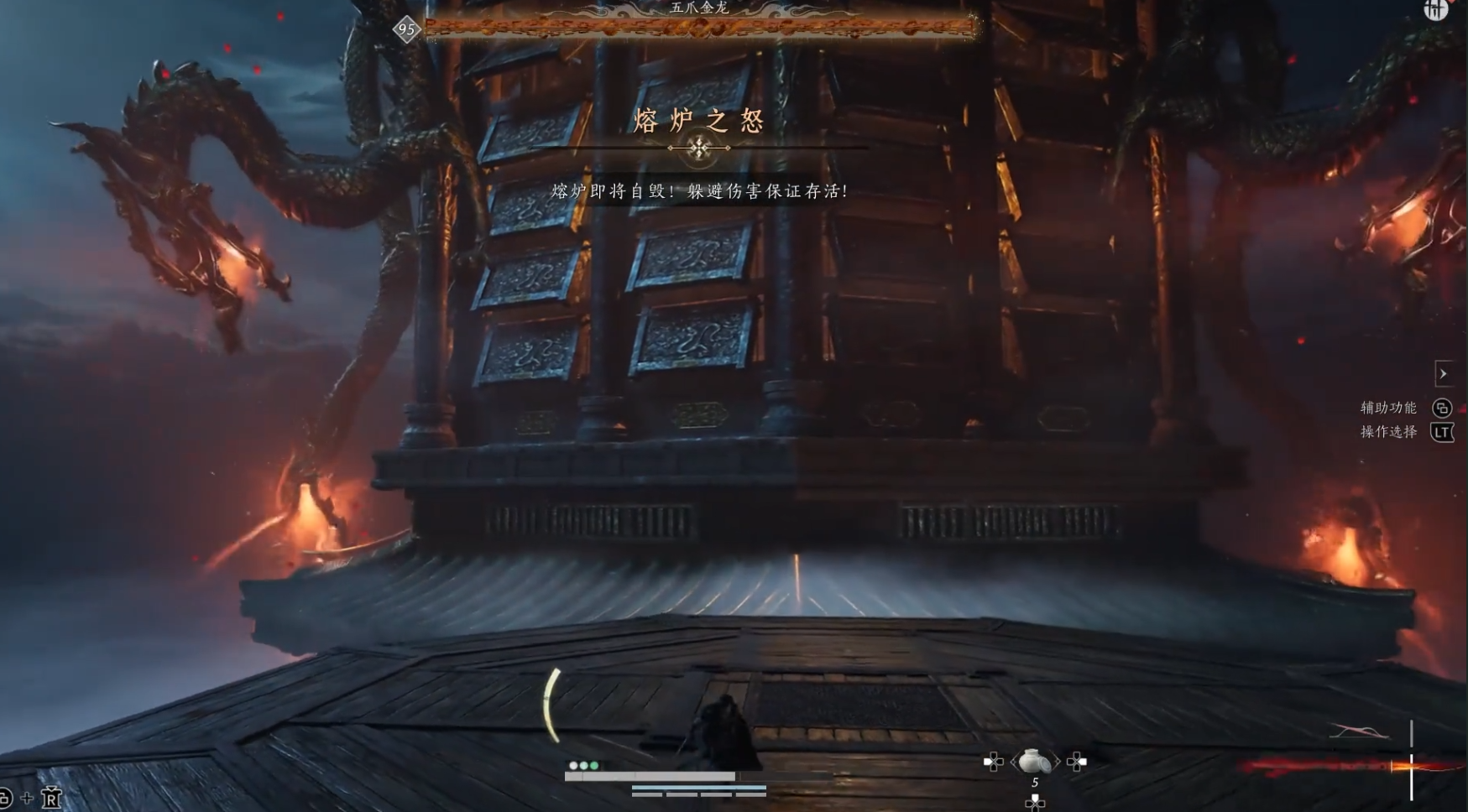Viewport: 1468px width, 812px height.
Task: Expand the side panel arrow button
Action: click(1443, 374)
